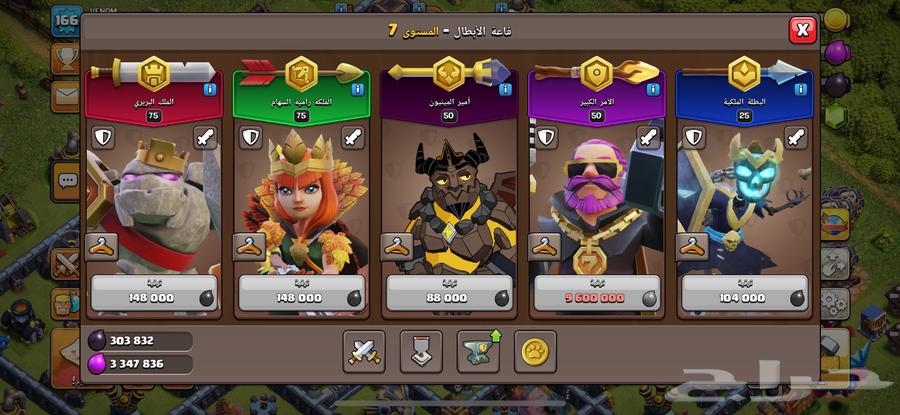
Task: Close the Hero Hall window
Action: pos(802,30)
